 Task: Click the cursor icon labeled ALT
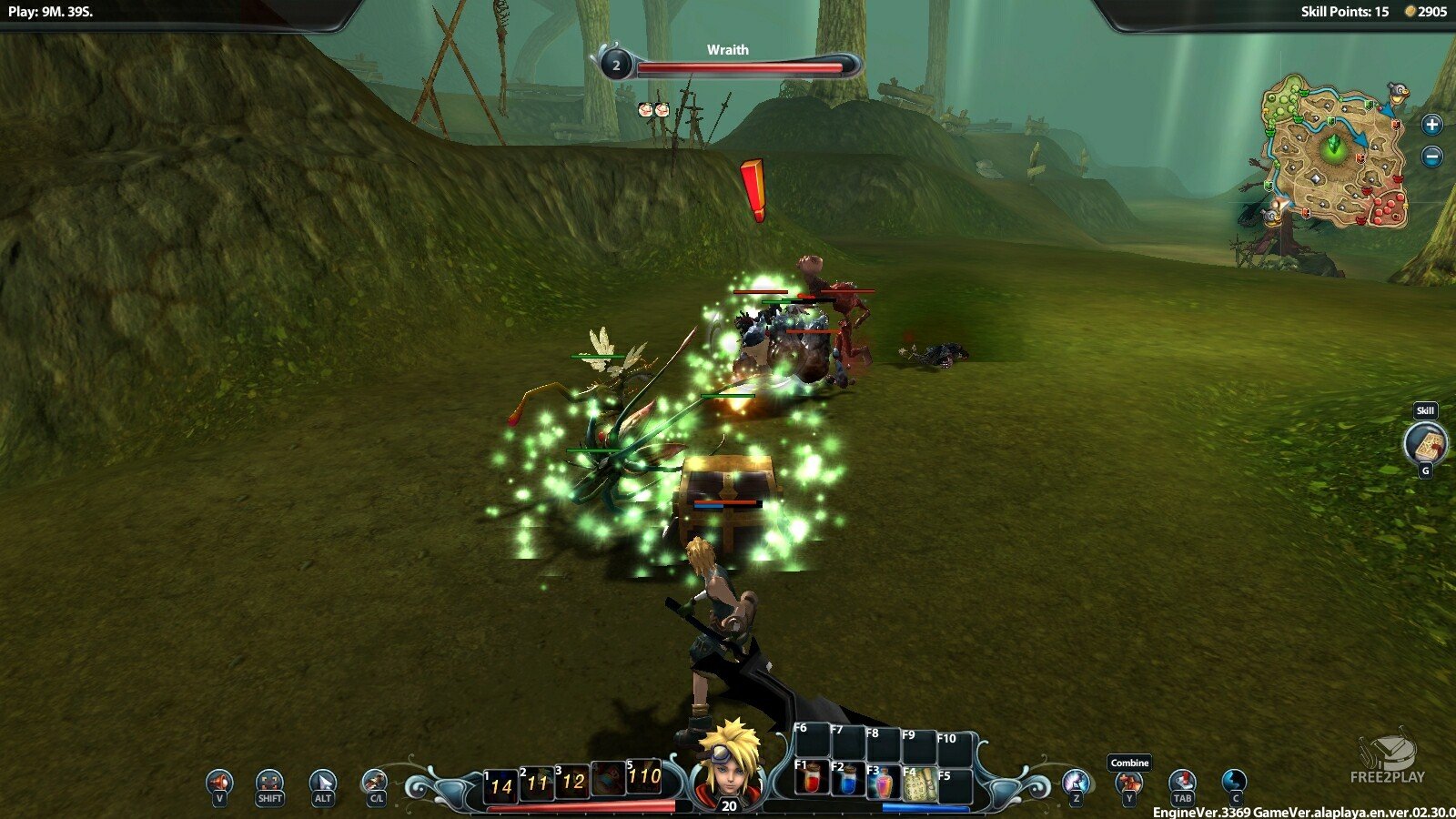[x=322, y=782]
